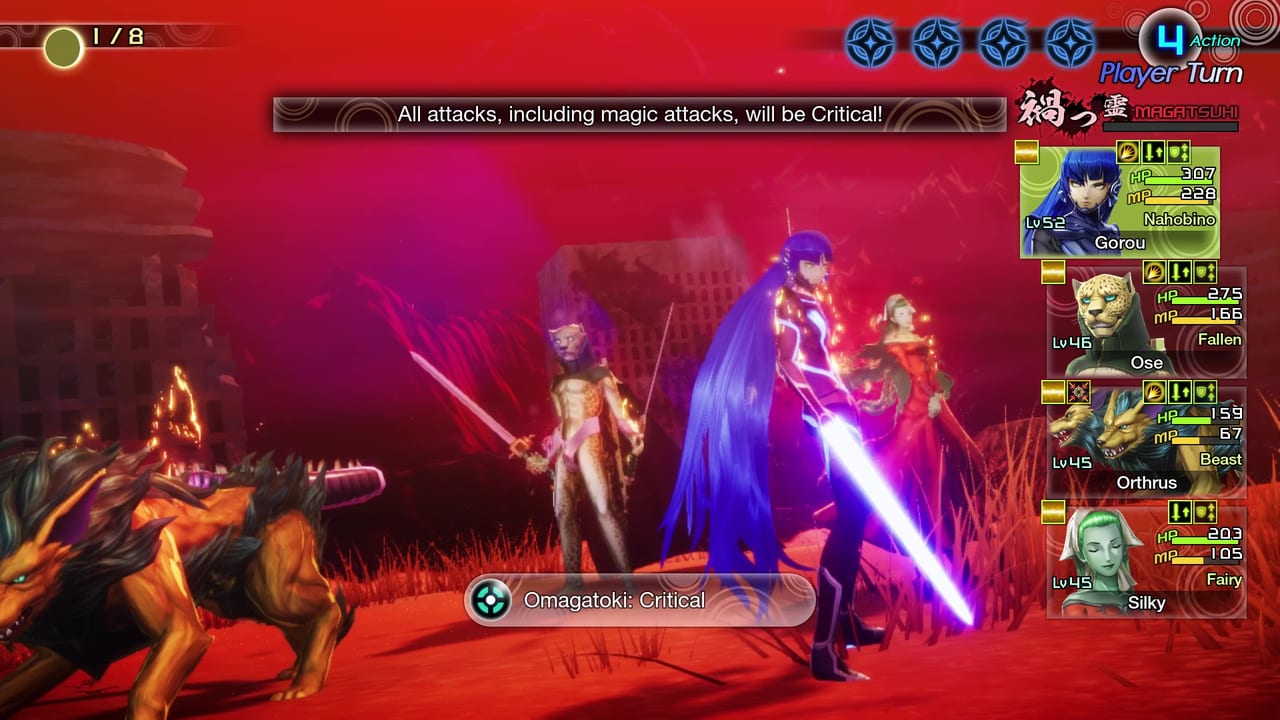Expand Gorou's Nahobino status panel
This screenshot has height=720, width=1280.
(1120, 200)
